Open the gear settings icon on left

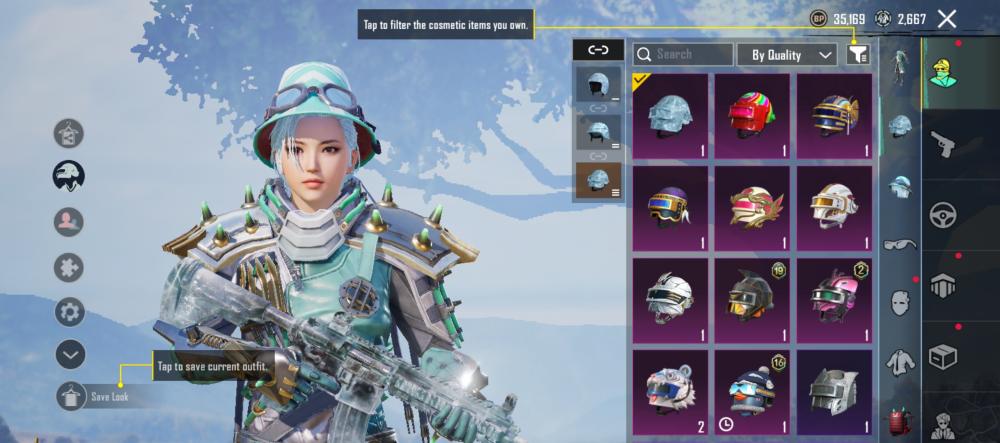click(x=69, y=311)
